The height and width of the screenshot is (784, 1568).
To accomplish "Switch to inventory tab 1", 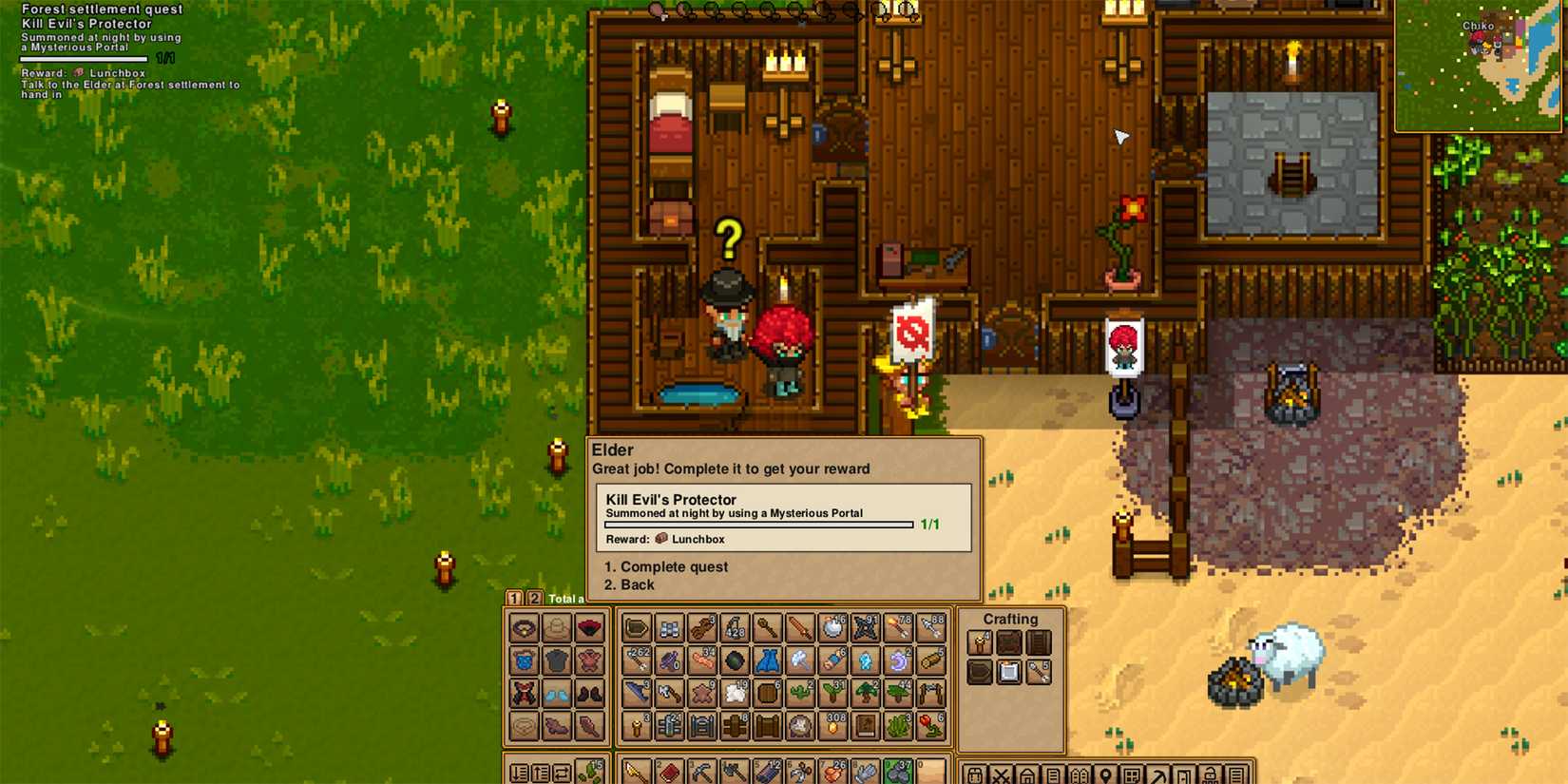I will [514, 599].
